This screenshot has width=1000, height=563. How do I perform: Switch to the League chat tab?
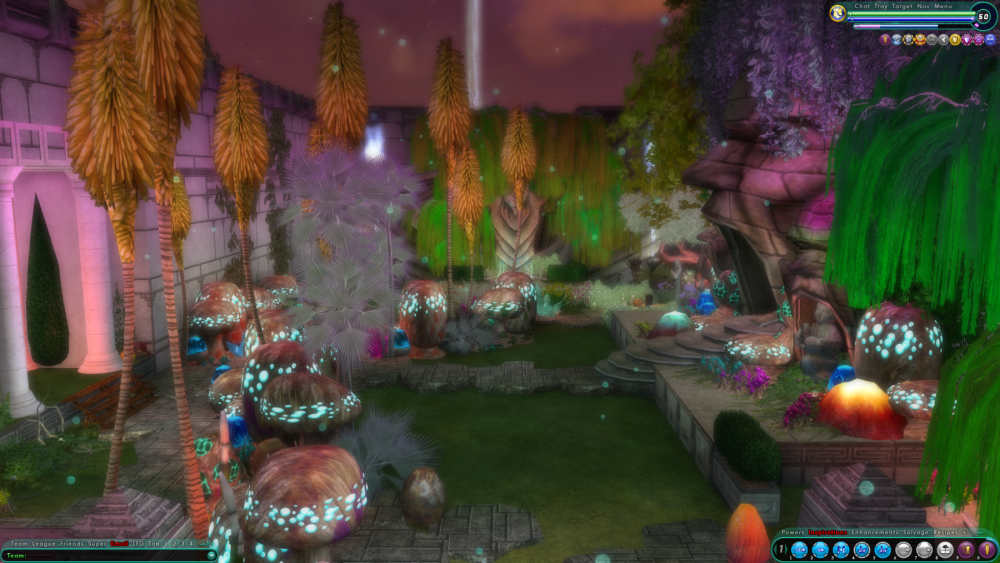[x=43, y=544]
